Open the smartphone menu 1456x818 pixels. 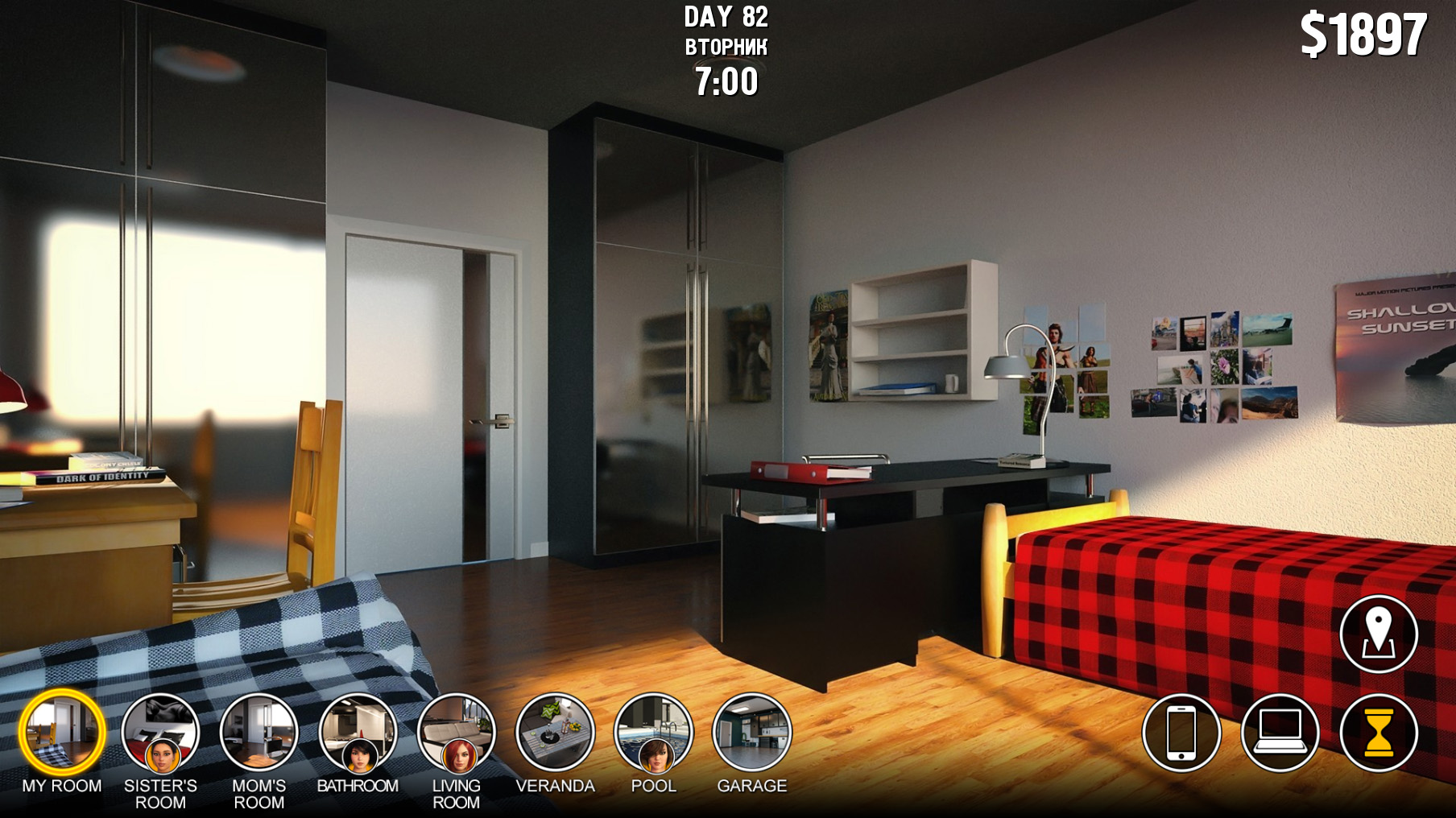[x=1181, y=733]
